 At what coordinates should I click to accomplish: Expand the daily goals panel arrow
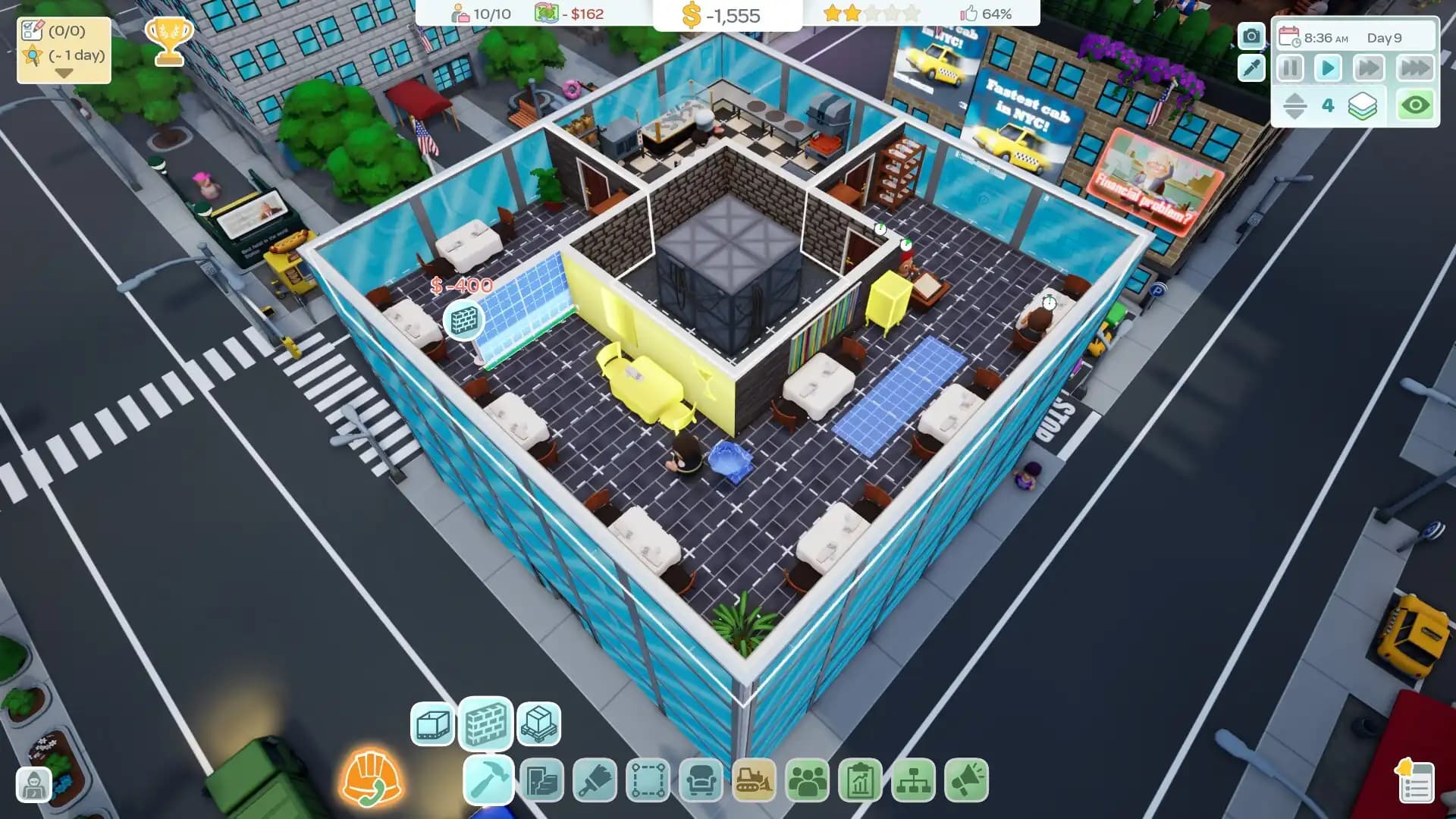click(63, 72)
